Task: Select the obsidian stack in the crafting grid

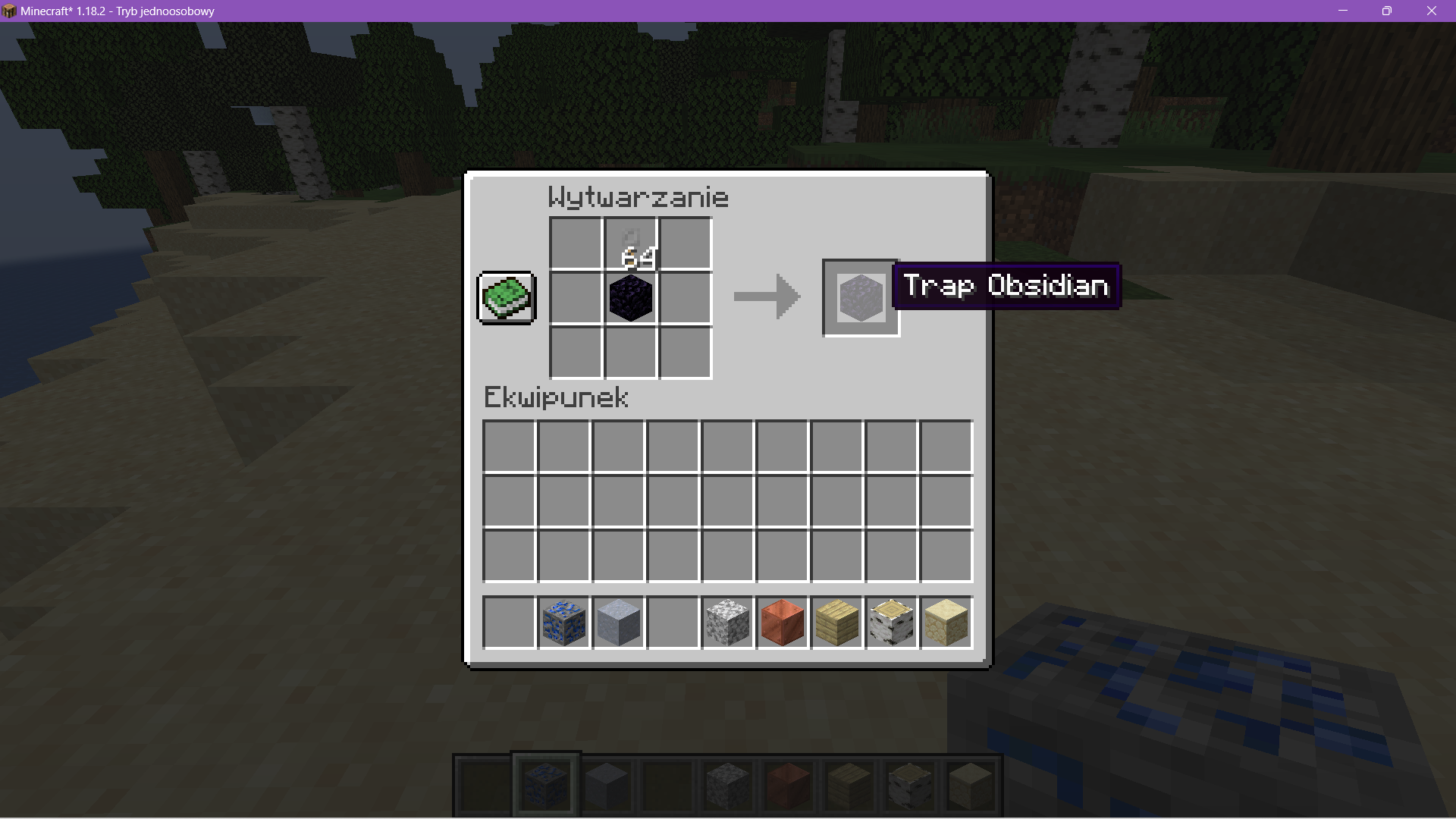Action: coord(630,297)
